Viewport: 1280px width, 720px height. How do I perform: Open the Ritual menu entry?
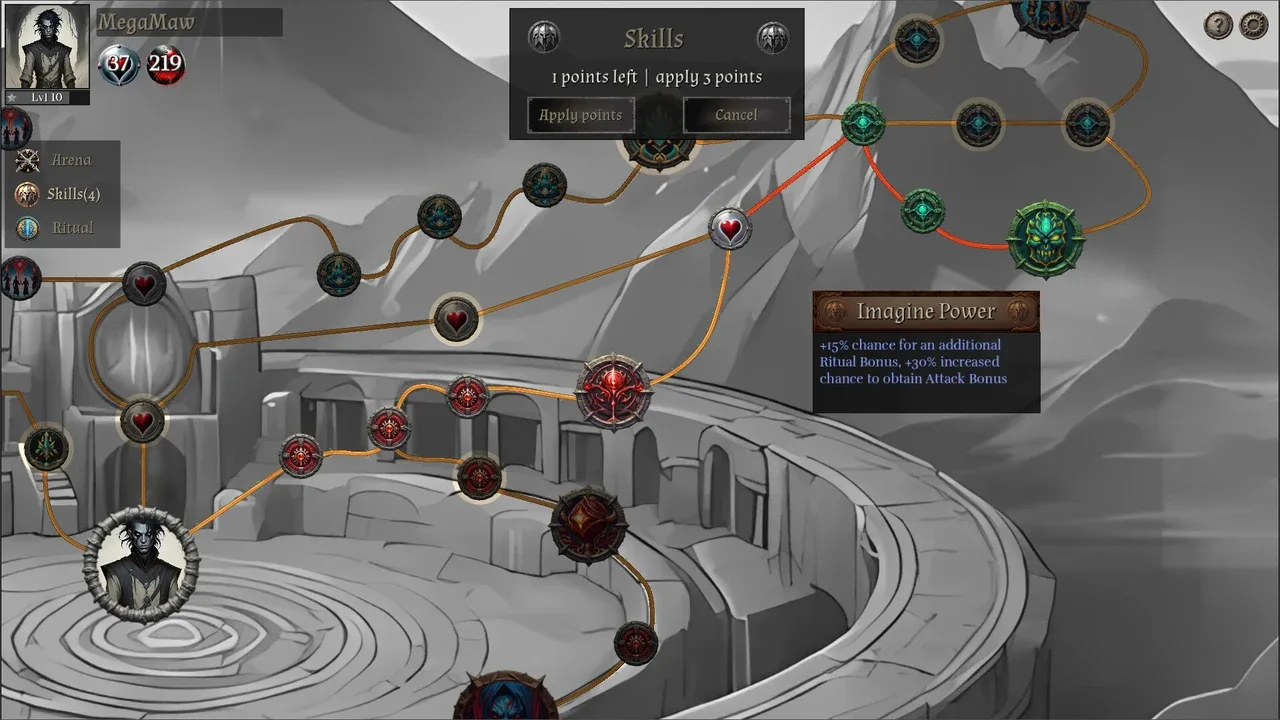point(72,228)
